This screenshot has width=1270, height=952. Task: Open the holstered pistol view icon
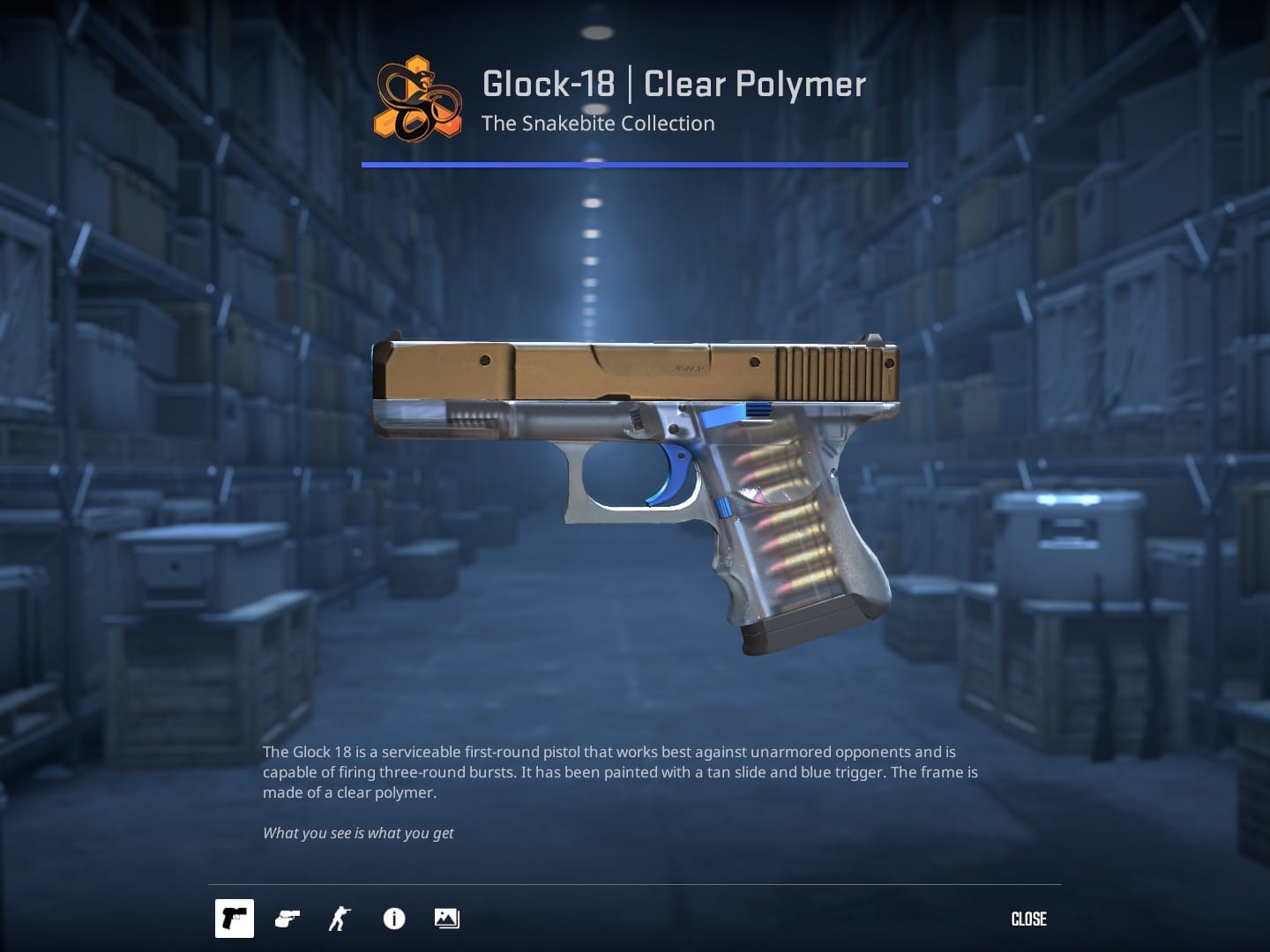[x=286, y=919]
